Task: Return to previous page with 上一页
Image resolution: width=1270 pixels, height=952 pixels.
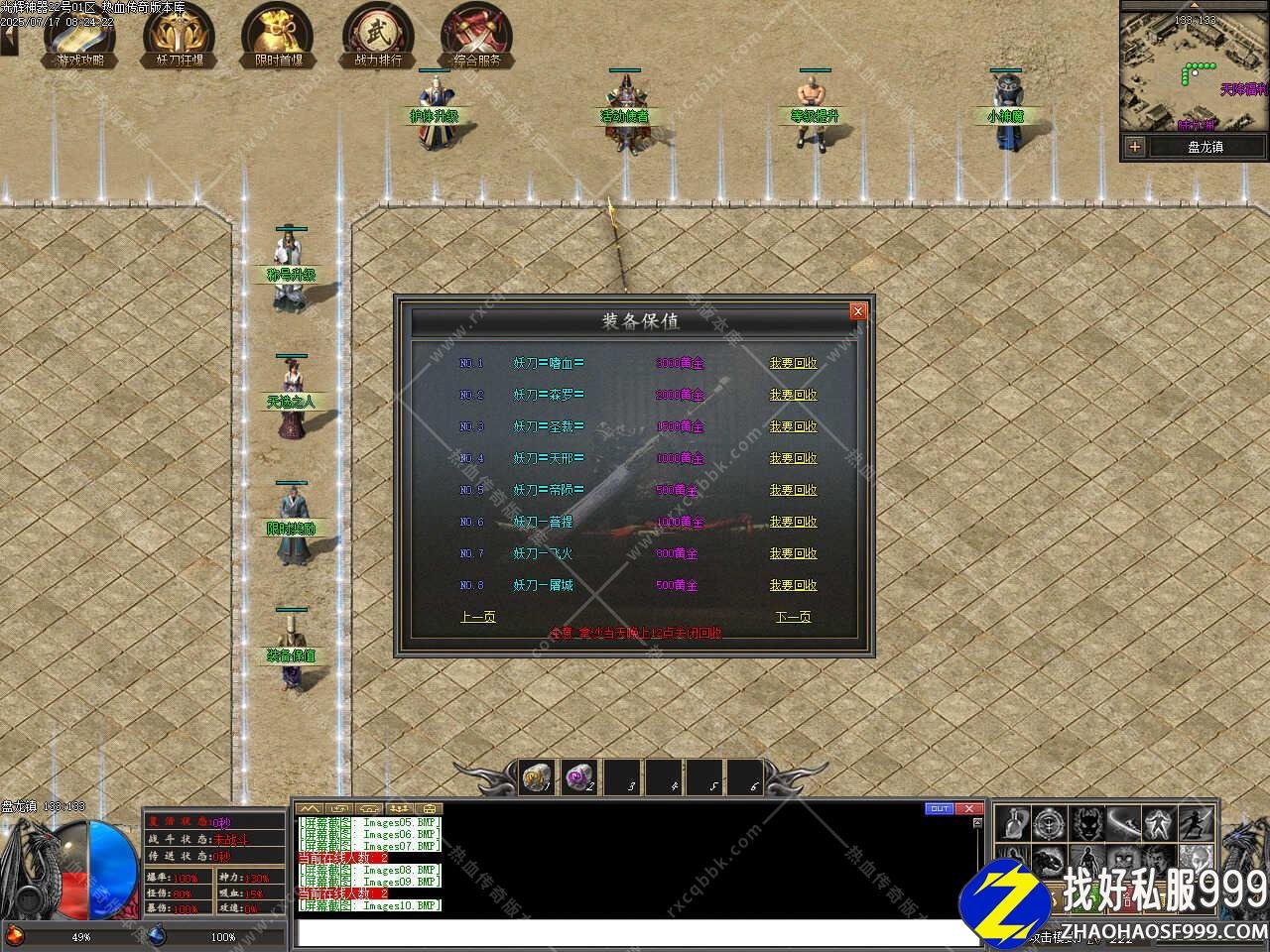Action: click(478, 617)
